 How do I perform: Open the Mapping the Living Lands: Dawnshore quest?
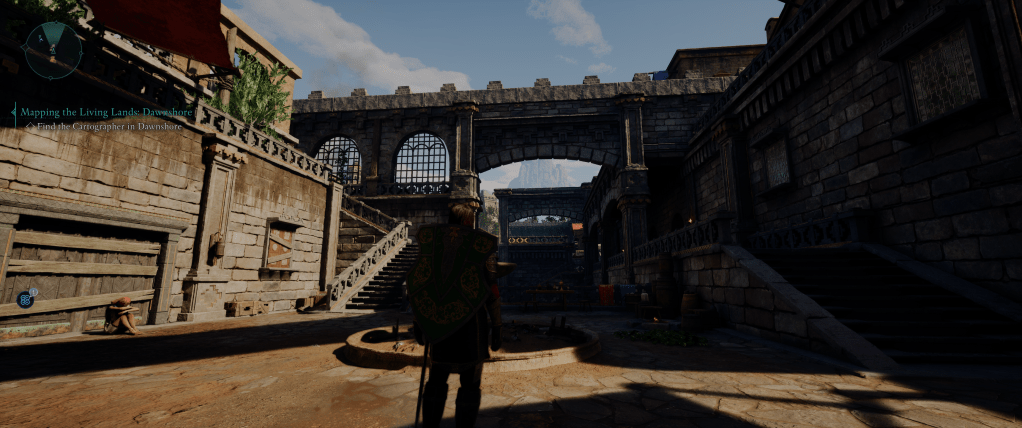point(106,112)
